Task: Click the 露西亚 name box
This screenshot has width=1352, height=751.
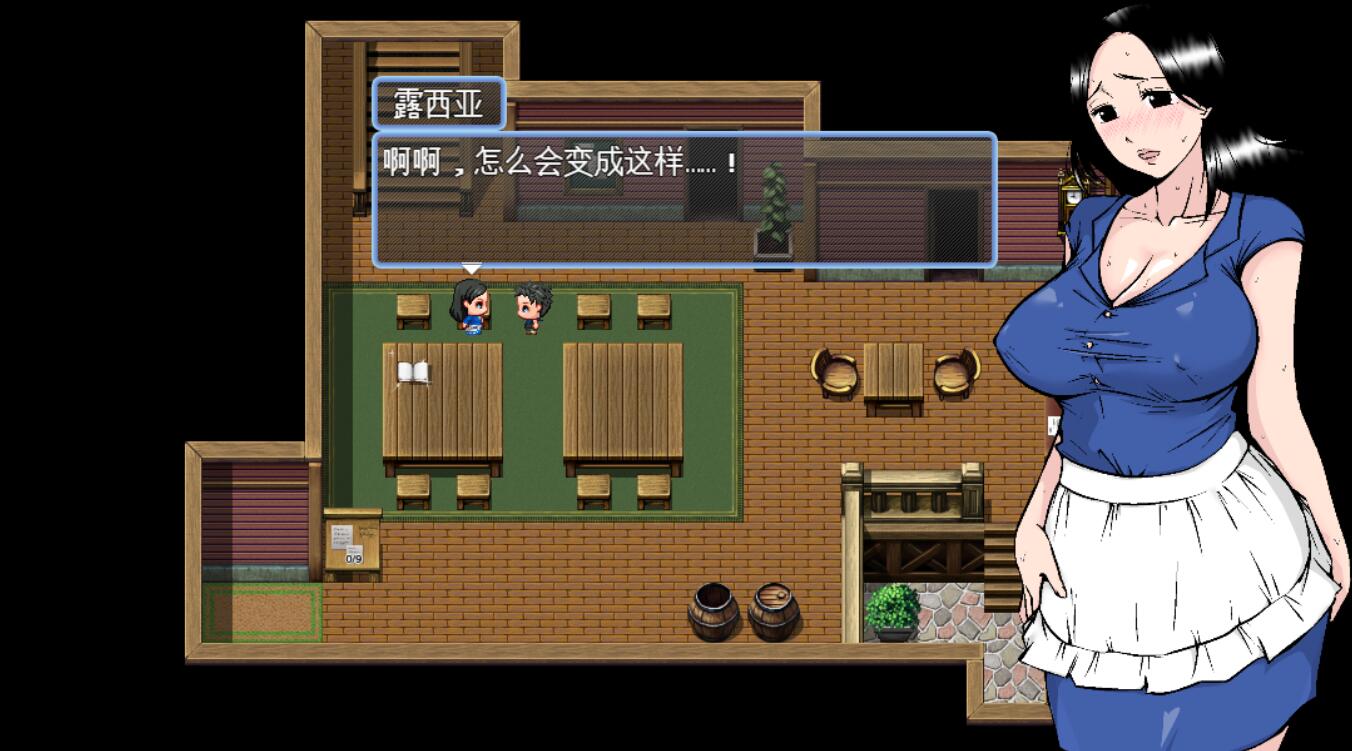Action: point(440,103)
